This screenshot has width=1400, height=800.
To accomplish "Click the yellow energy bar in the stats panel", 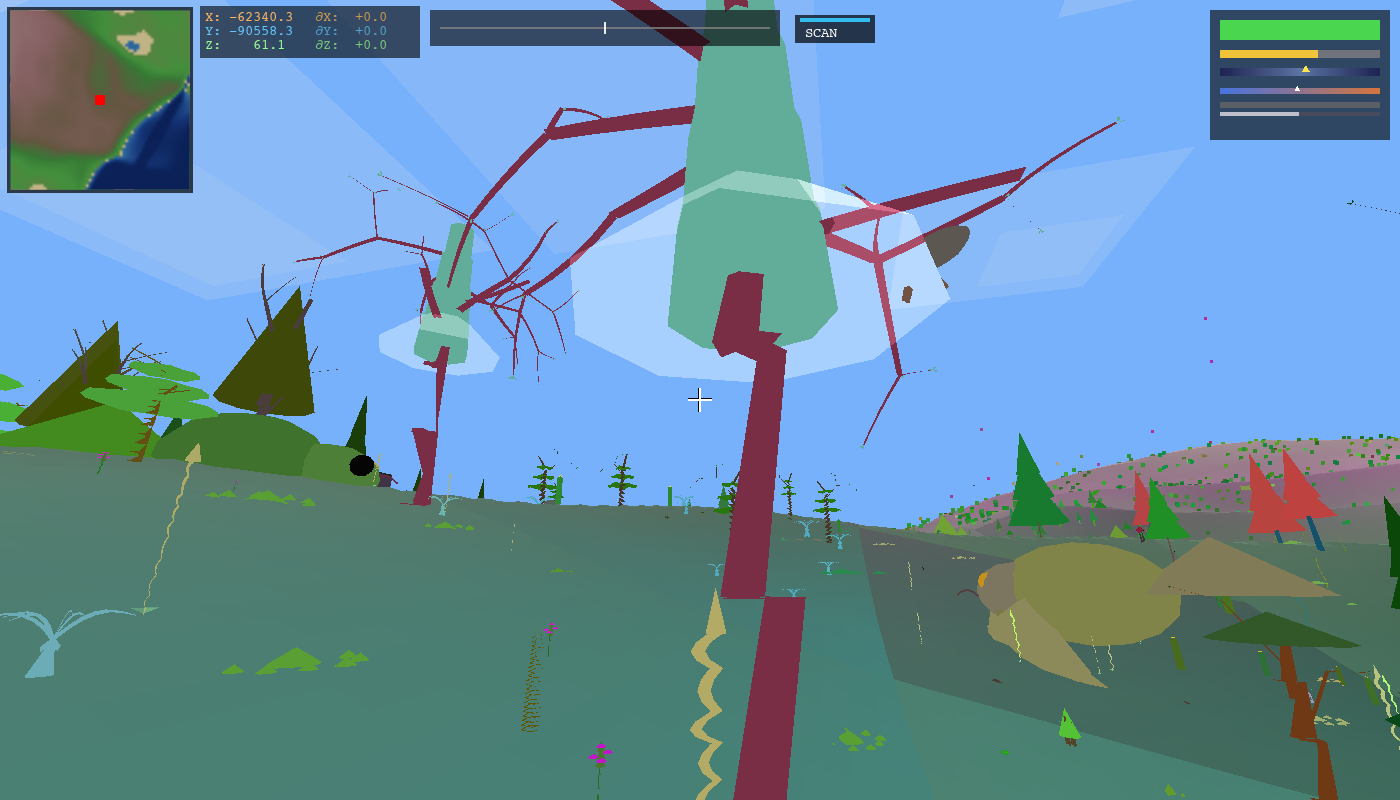I will (1268, 54).
